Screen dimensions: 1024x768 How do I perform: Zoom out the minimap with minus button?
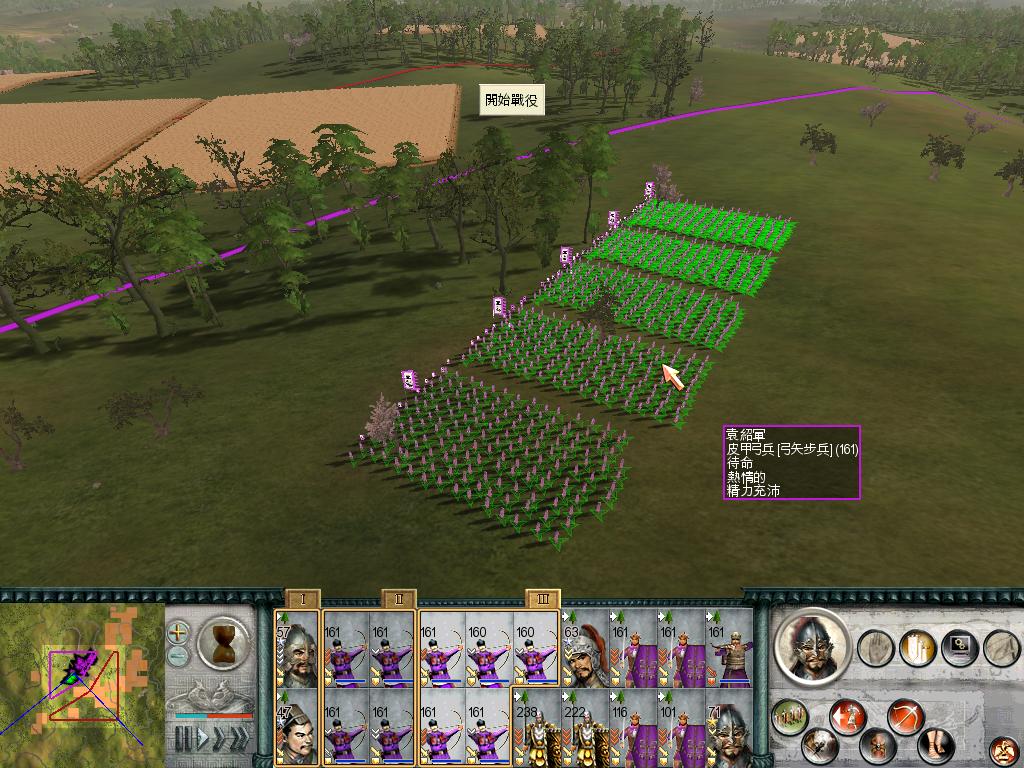pyautogui.click(x=178, y=656)
